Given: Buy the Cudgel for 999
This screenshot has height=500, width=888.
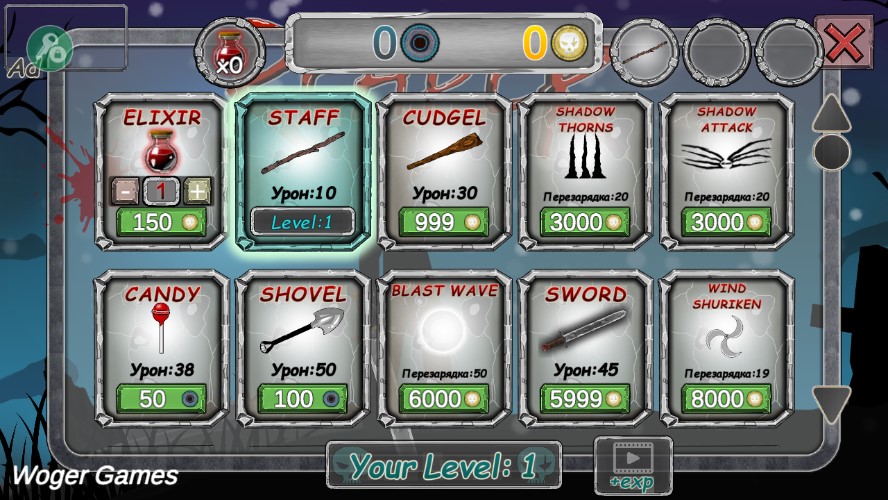Looking at the screenshot, I should coord(444,222).
